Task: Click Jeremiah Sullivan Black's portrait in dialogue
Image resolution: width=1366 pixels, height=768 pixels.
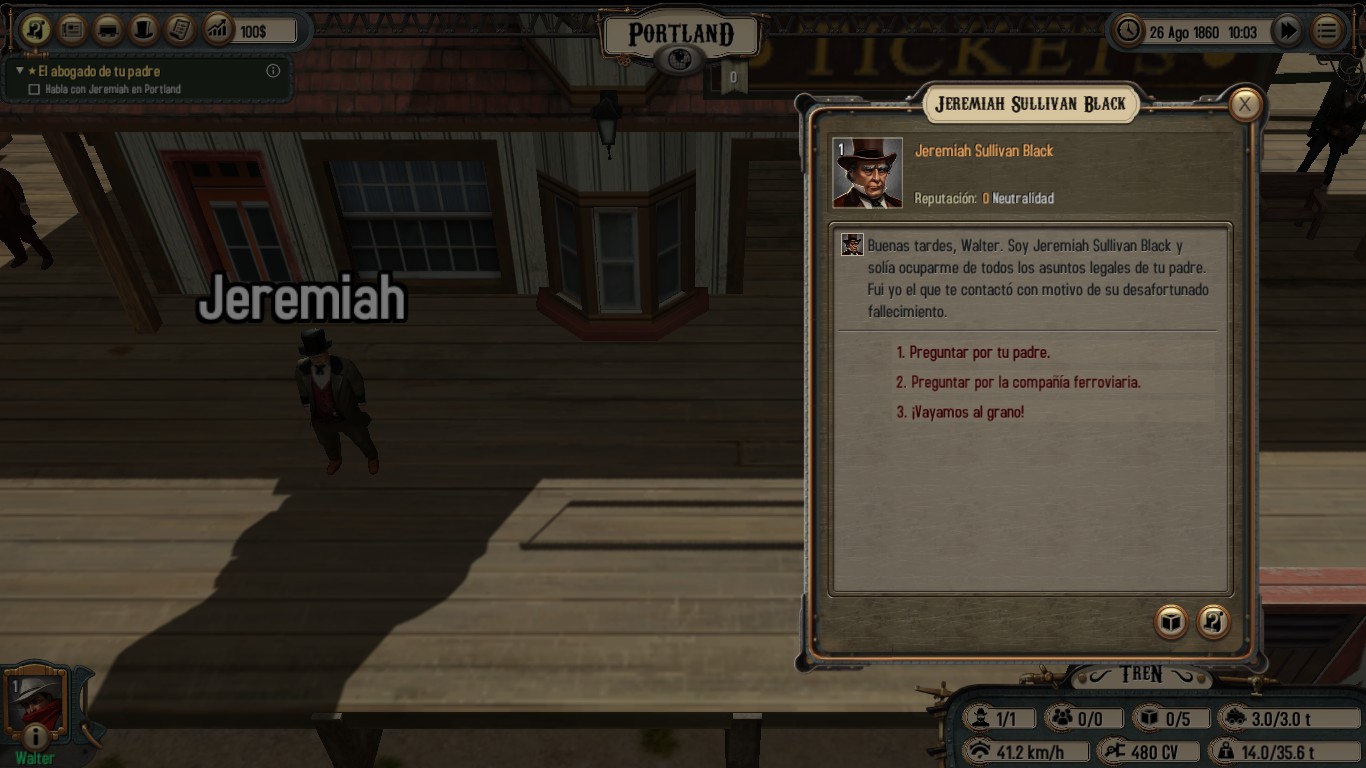Action: 868,173
